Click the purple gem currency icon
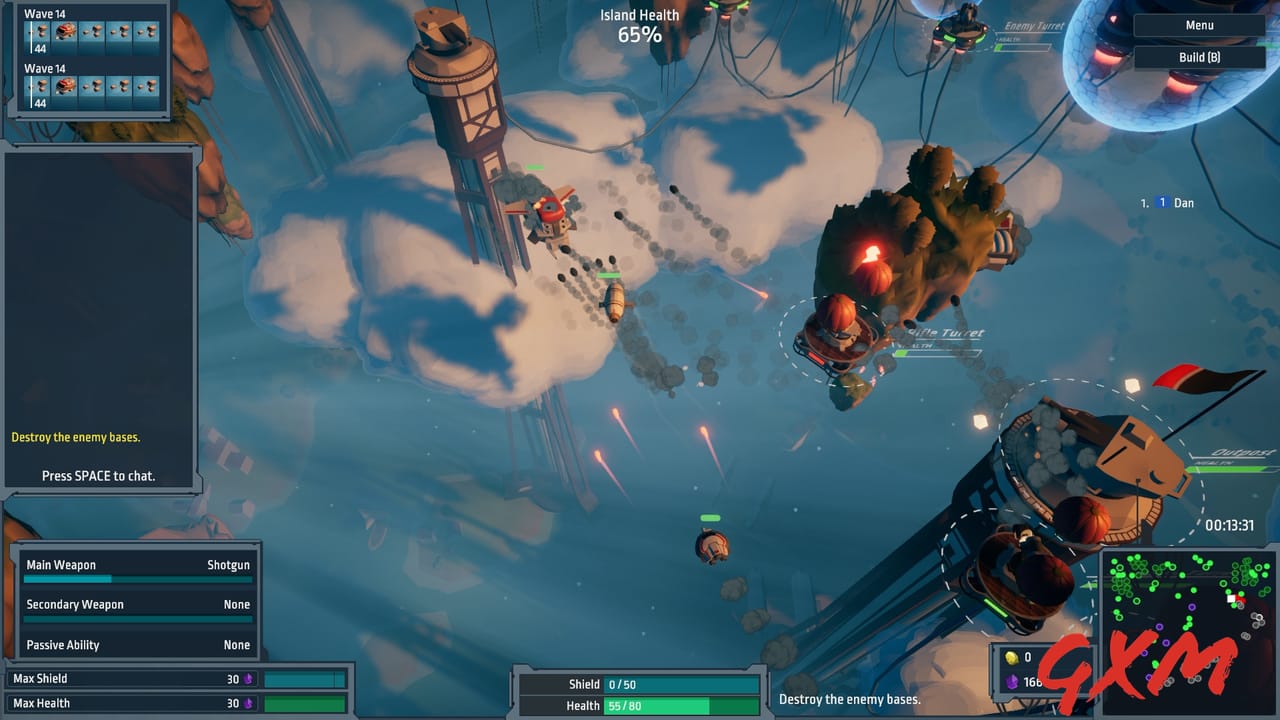The width and height of the screenshot is (1280, 720). [1011, 681]
